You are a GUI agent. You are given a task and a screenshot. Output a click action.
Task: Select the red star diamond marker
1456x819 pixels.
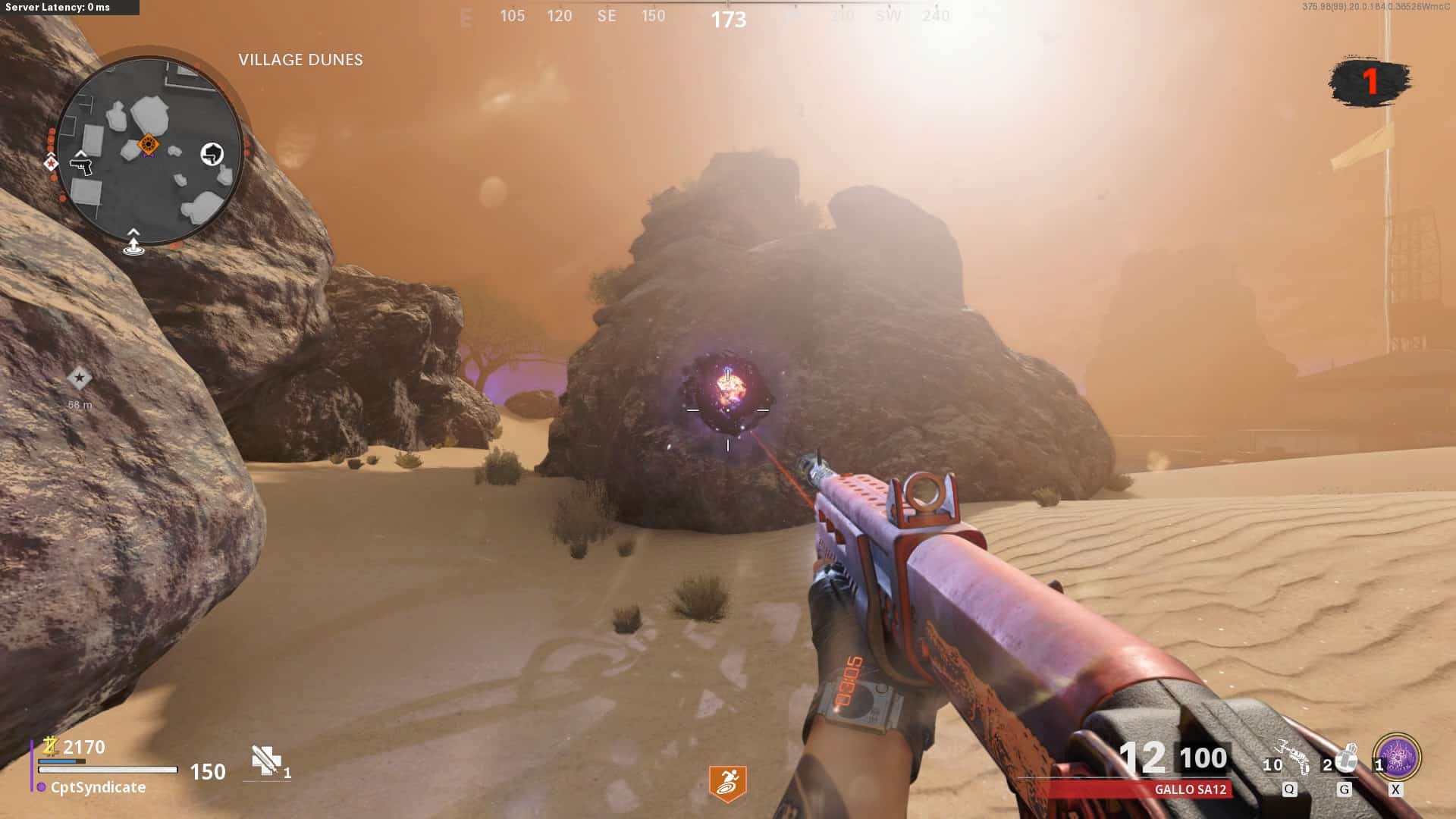pyautogui.click(x=51, y=162)
